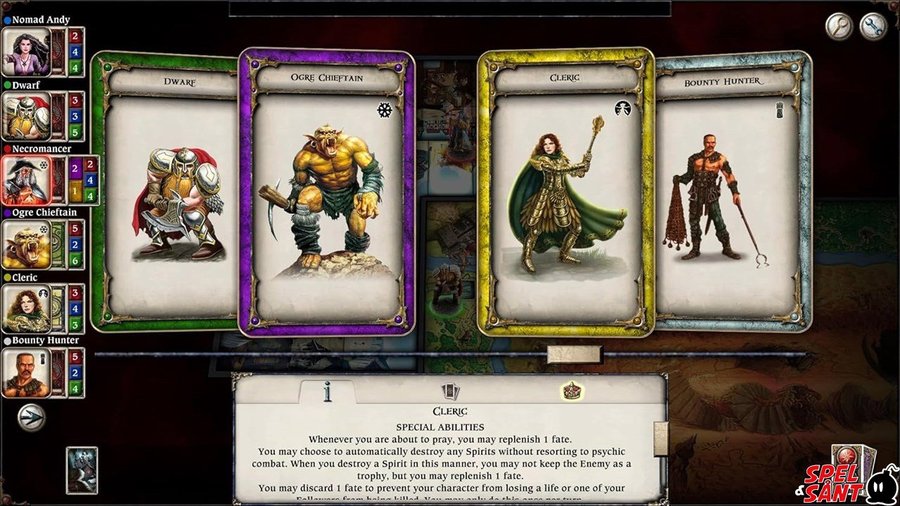Pick the Cleric character card
Viewport: 900px width, 506px height.
click(565, 192)
